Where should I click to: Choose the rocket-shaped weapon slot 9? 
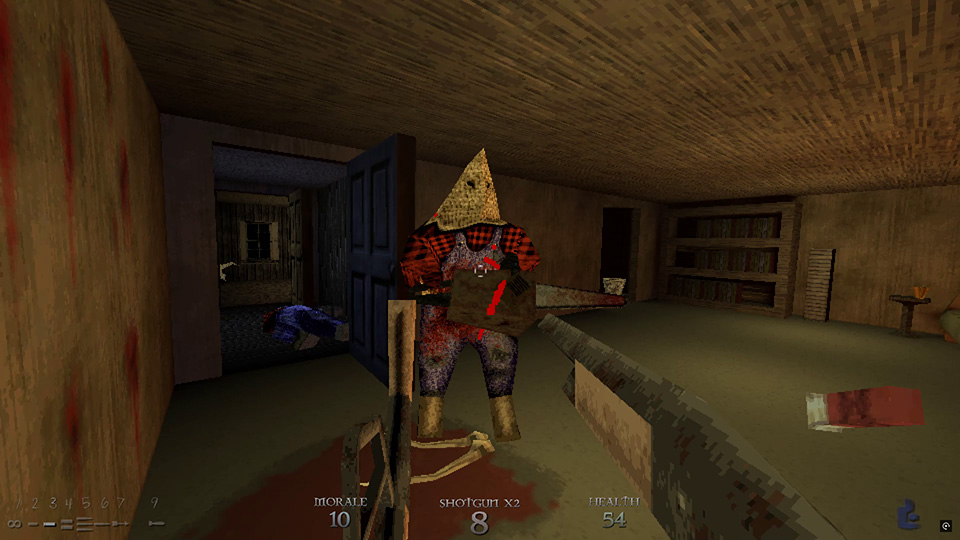click(155, 523)
